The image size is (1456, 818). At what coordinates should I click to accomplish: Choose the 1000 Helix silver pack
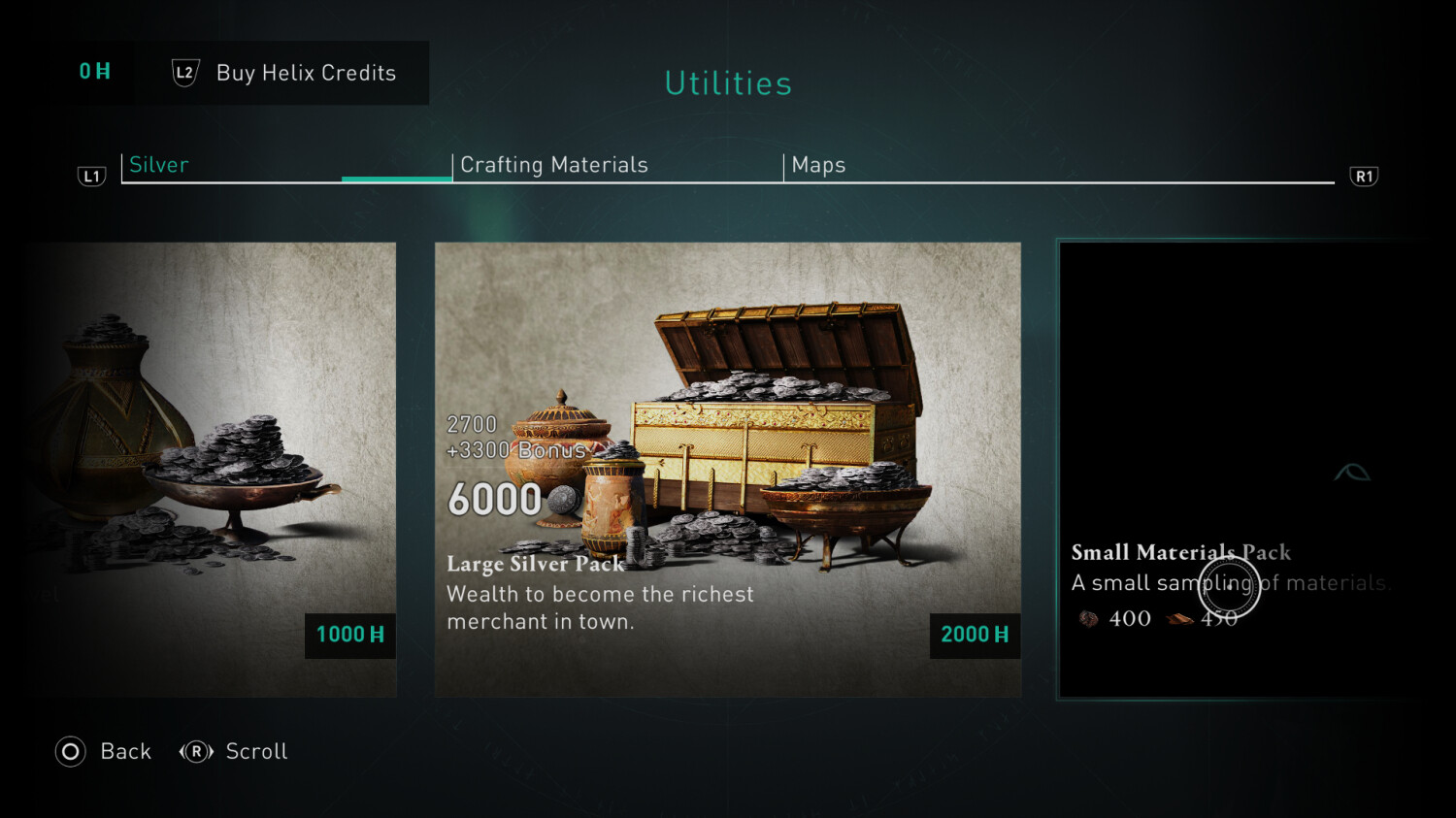click(x=214, y=469)
